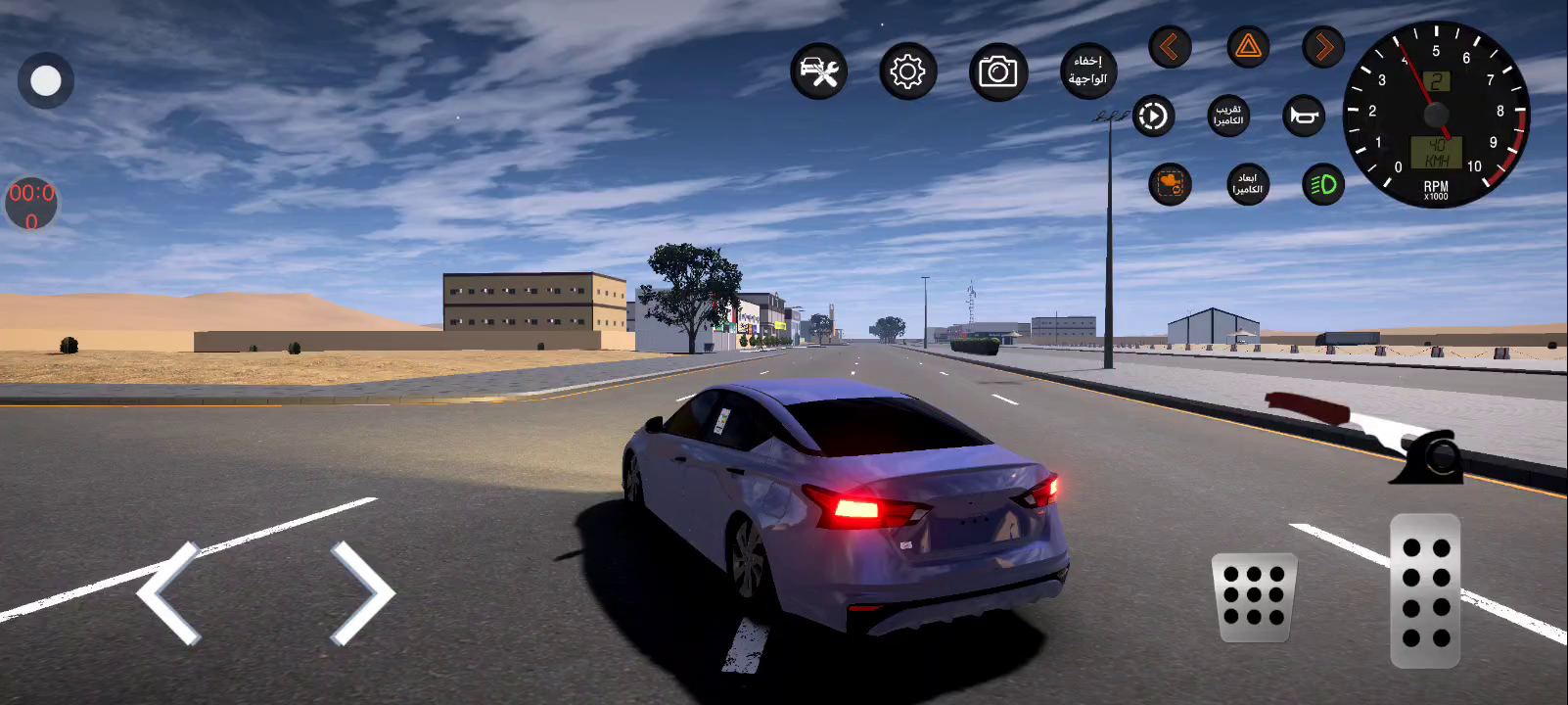Move the camera away (ابعاد الكاميرا)
This screenshot has width=1568, height=705.
point(1248,184)
